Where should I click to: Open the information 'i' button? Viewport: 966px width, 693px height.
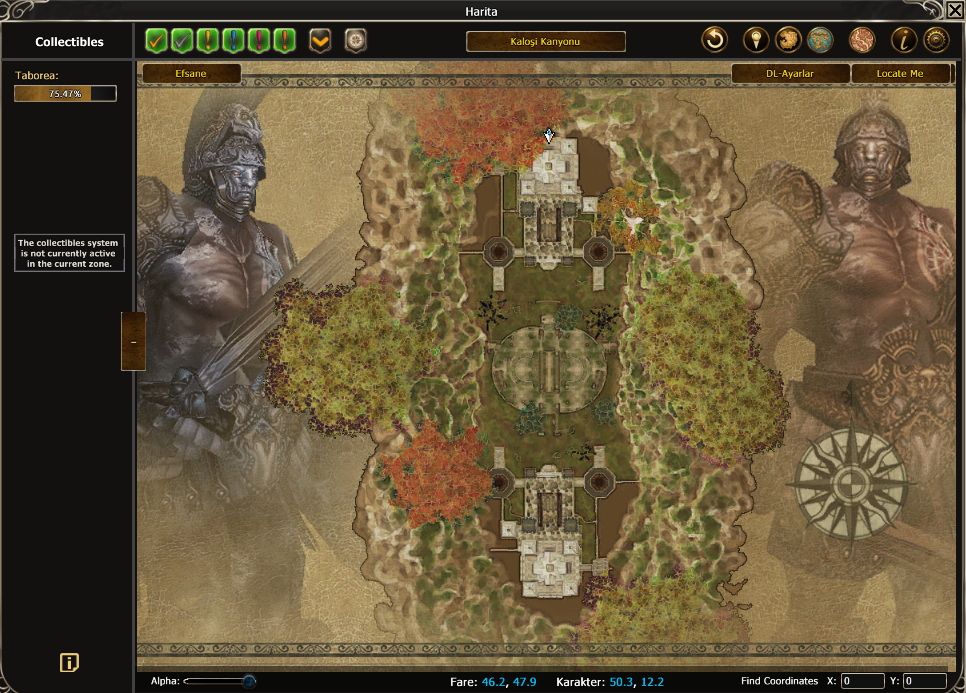coord(904,41)
